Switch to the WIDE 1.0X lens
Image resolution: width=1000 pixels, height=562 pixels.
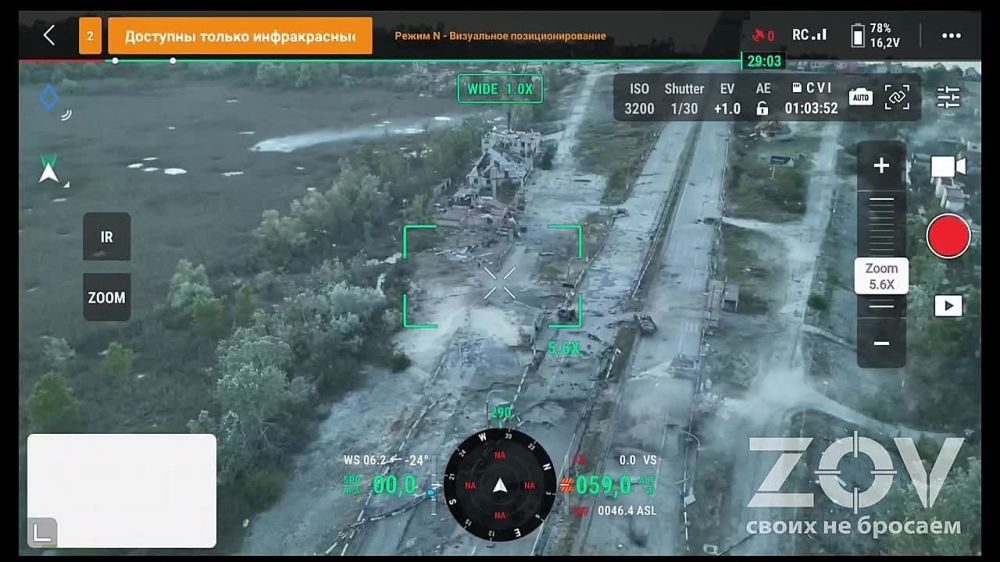pos(500,89)
